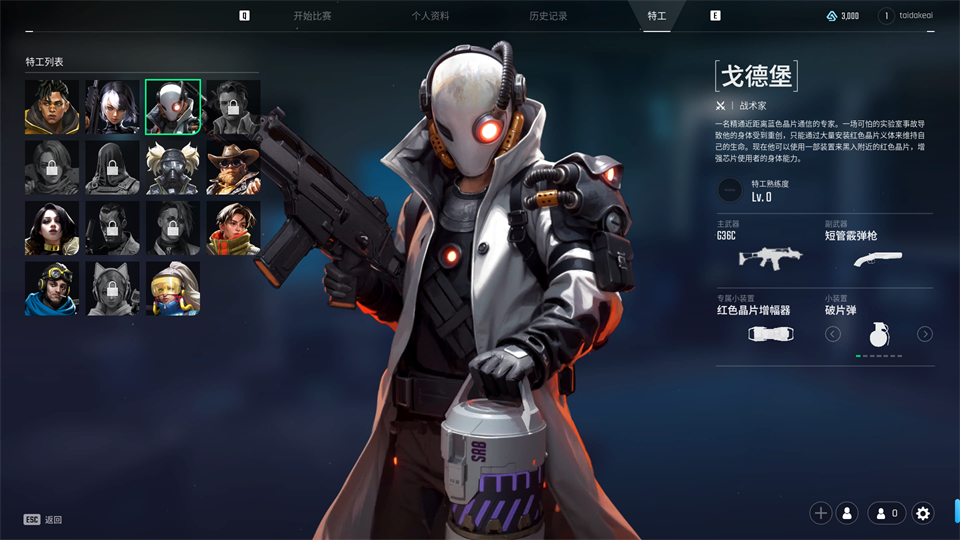Open the taidakeai player profile
The width and height of the screenshot is (960, 540).
point(908,16)
